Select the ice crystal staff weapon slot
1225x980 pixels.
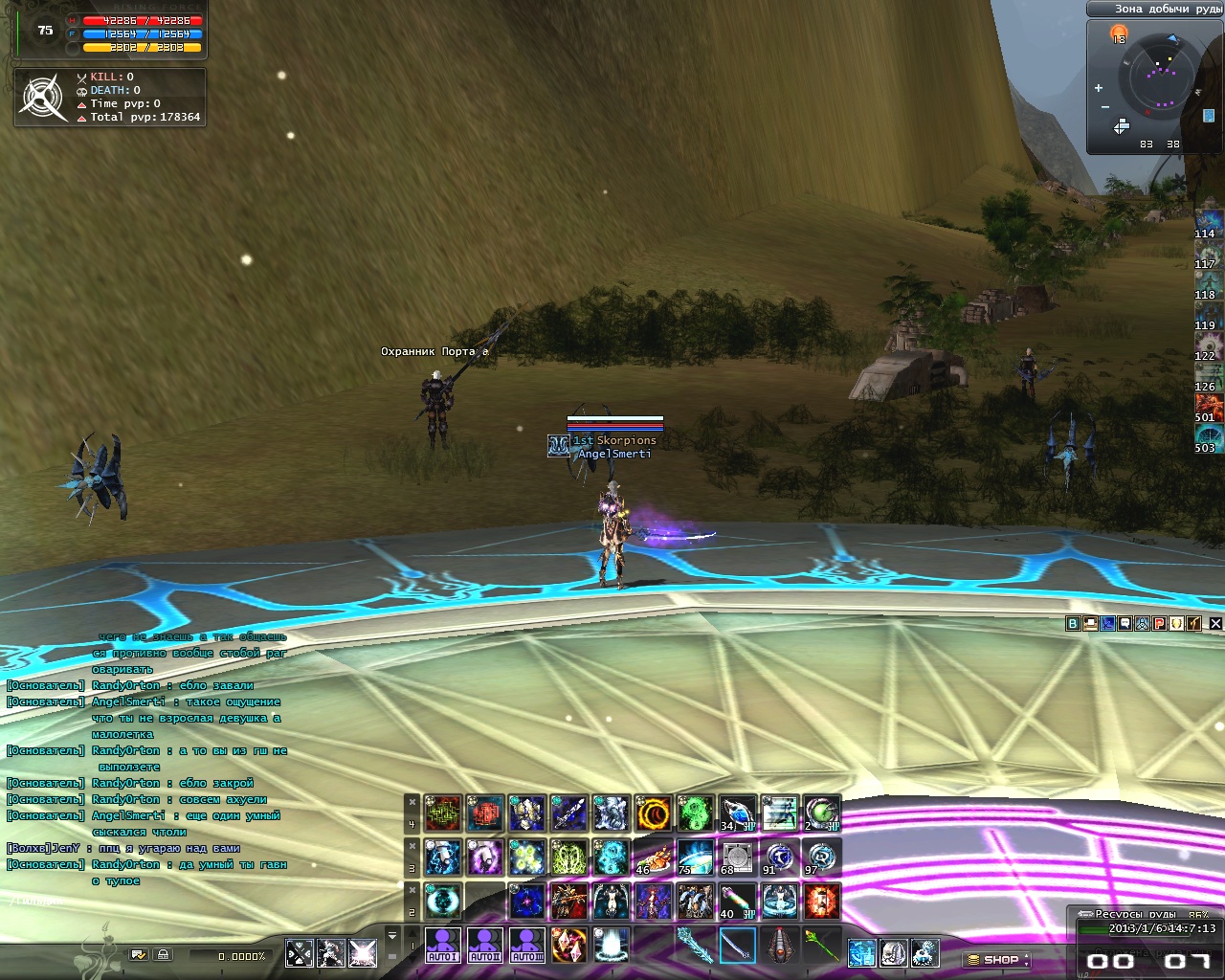pyautogui.click(x=695, y=946)
